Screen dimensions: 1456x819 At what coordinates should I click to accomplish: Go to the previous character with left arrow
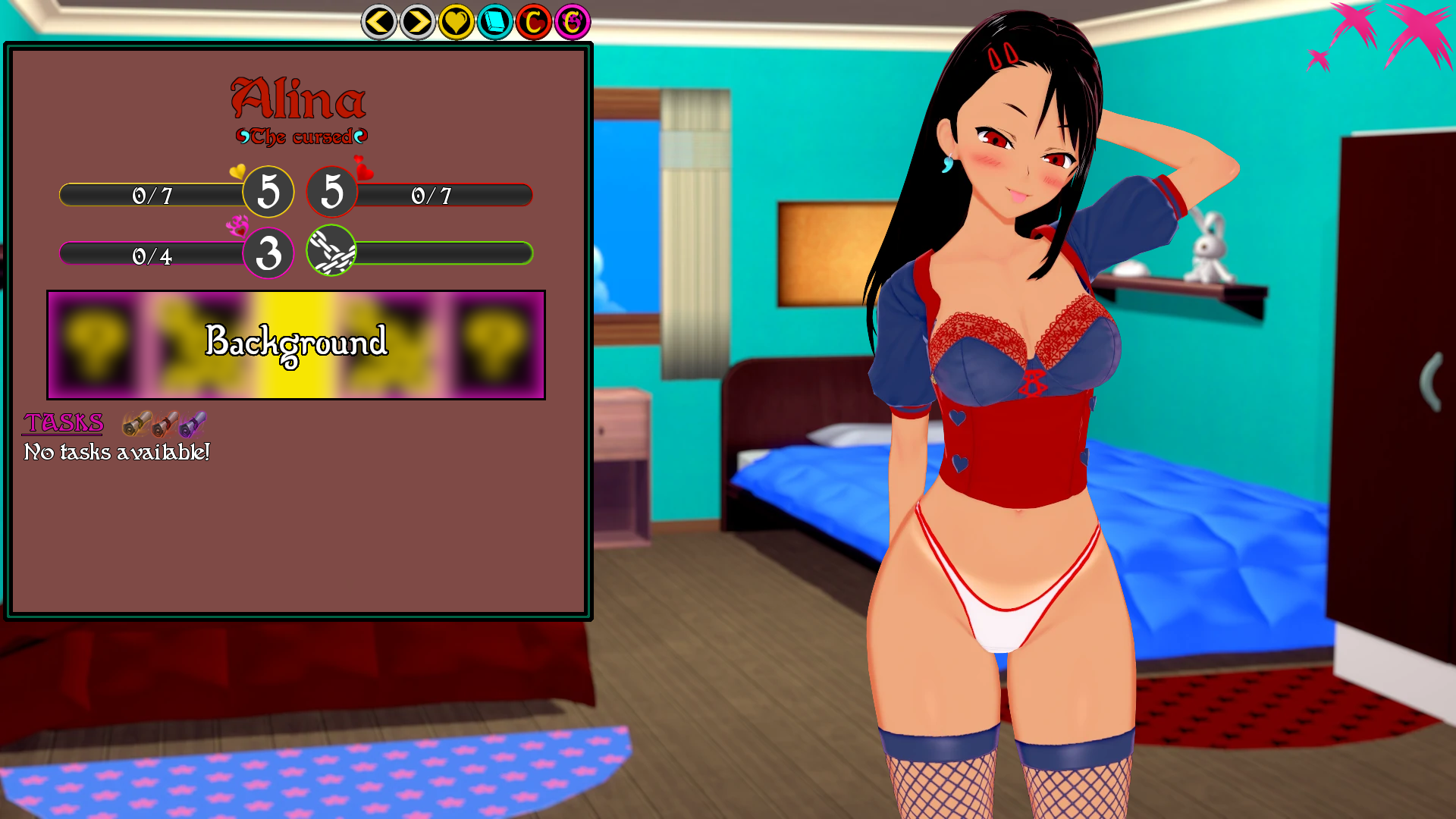378,22
